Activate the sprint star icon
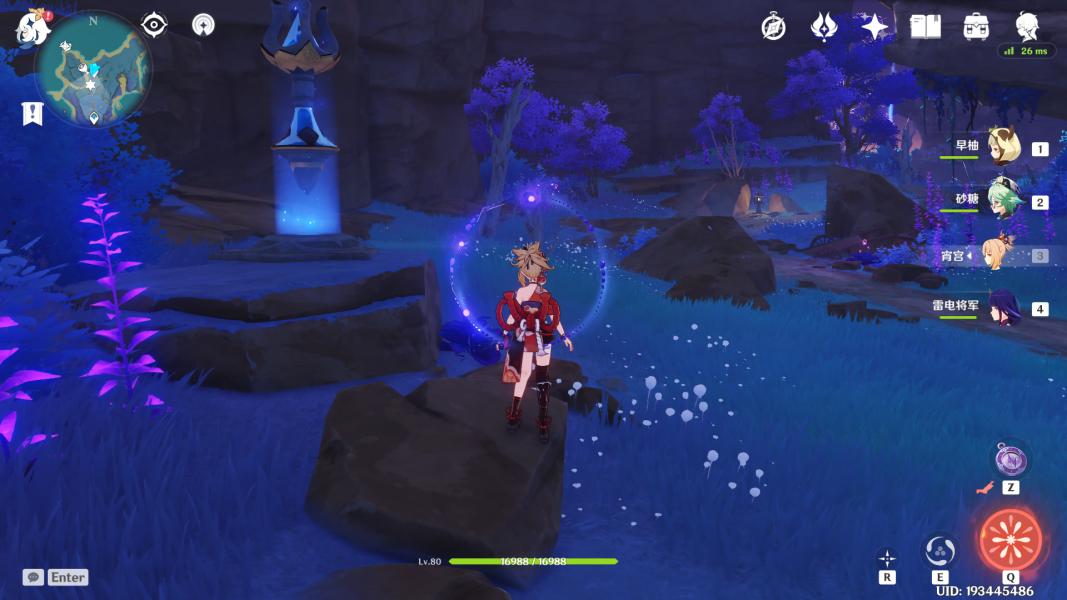Image resolution: width=1067 pixels, height=600 pixels. coord(887,558)
